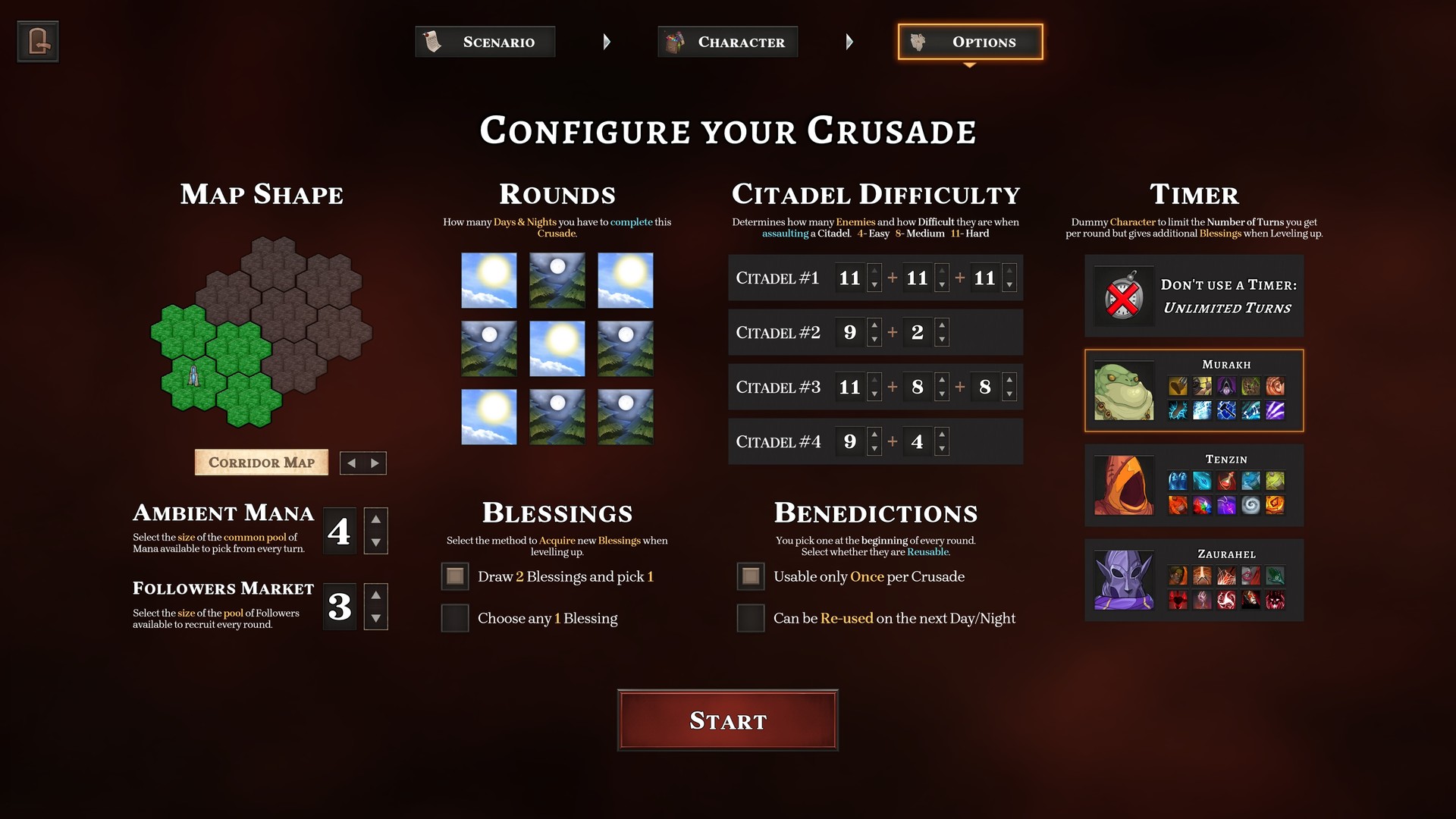This screenshot has width=1456, height=819.
Task: Select Zaurahel's portrait as the timer character
Action: 1123,580
